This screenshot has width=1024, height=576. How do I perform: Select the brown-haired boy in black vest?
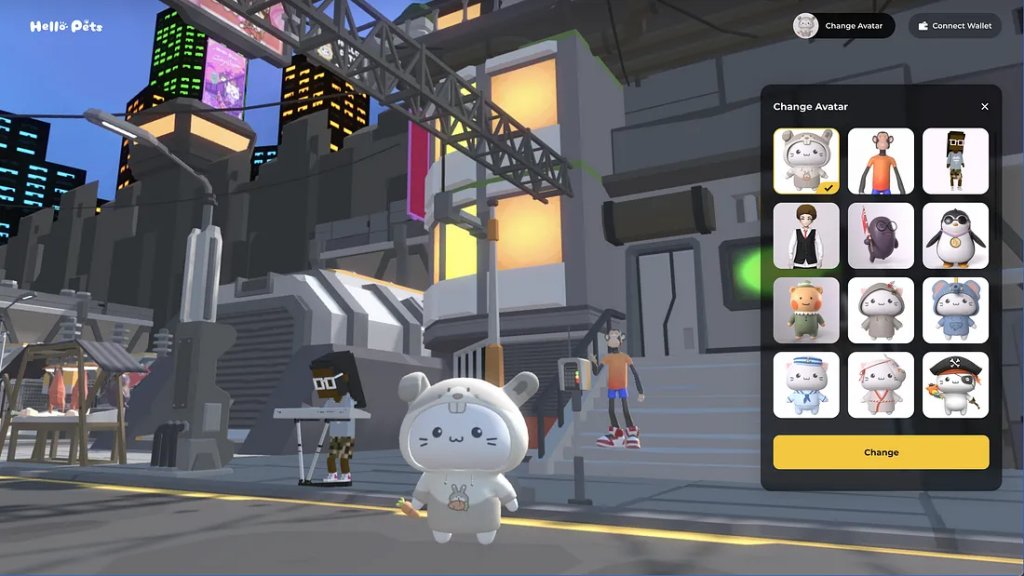pyautogui.click(x=806, y=236)
